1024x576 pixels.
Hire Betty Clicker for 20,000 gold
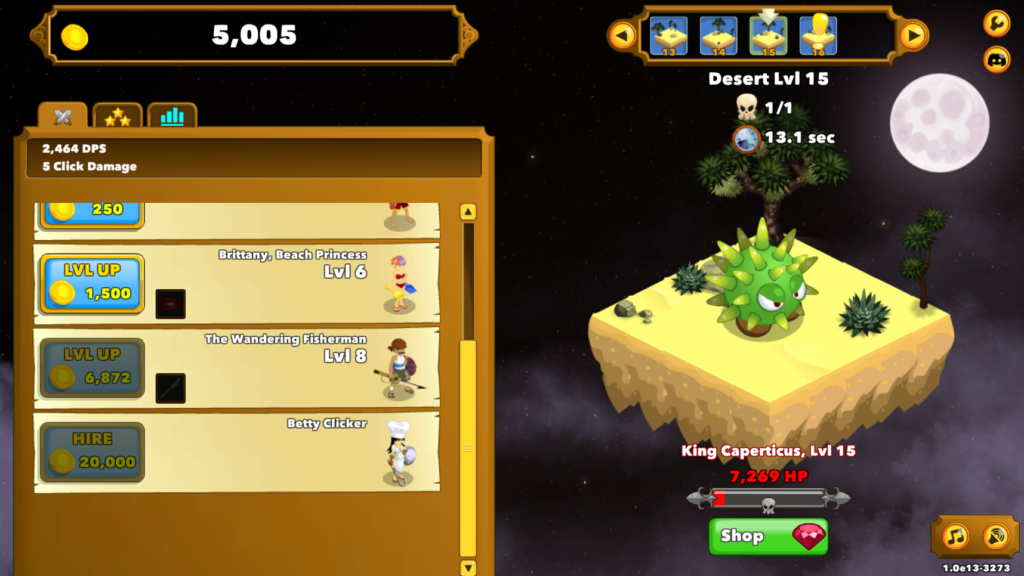point(92,452)
